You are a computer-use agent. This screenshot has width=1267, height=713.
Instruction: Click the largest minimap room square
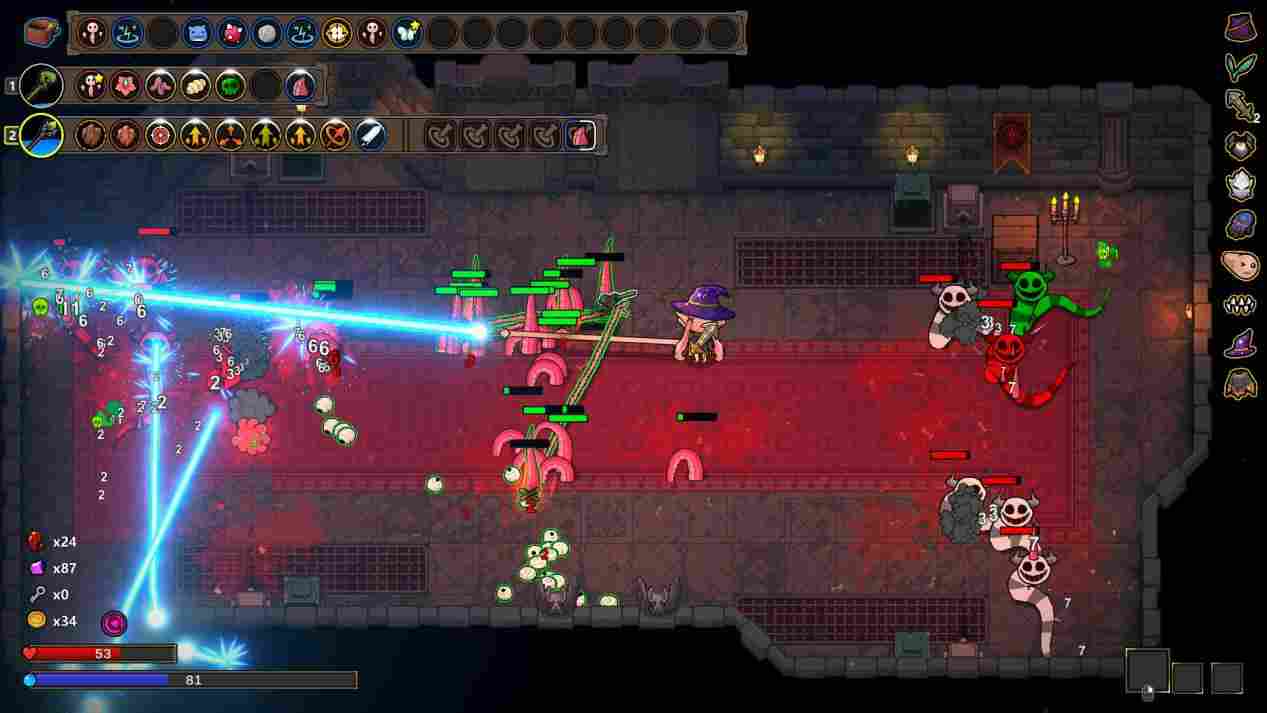tap(1147, 671)
